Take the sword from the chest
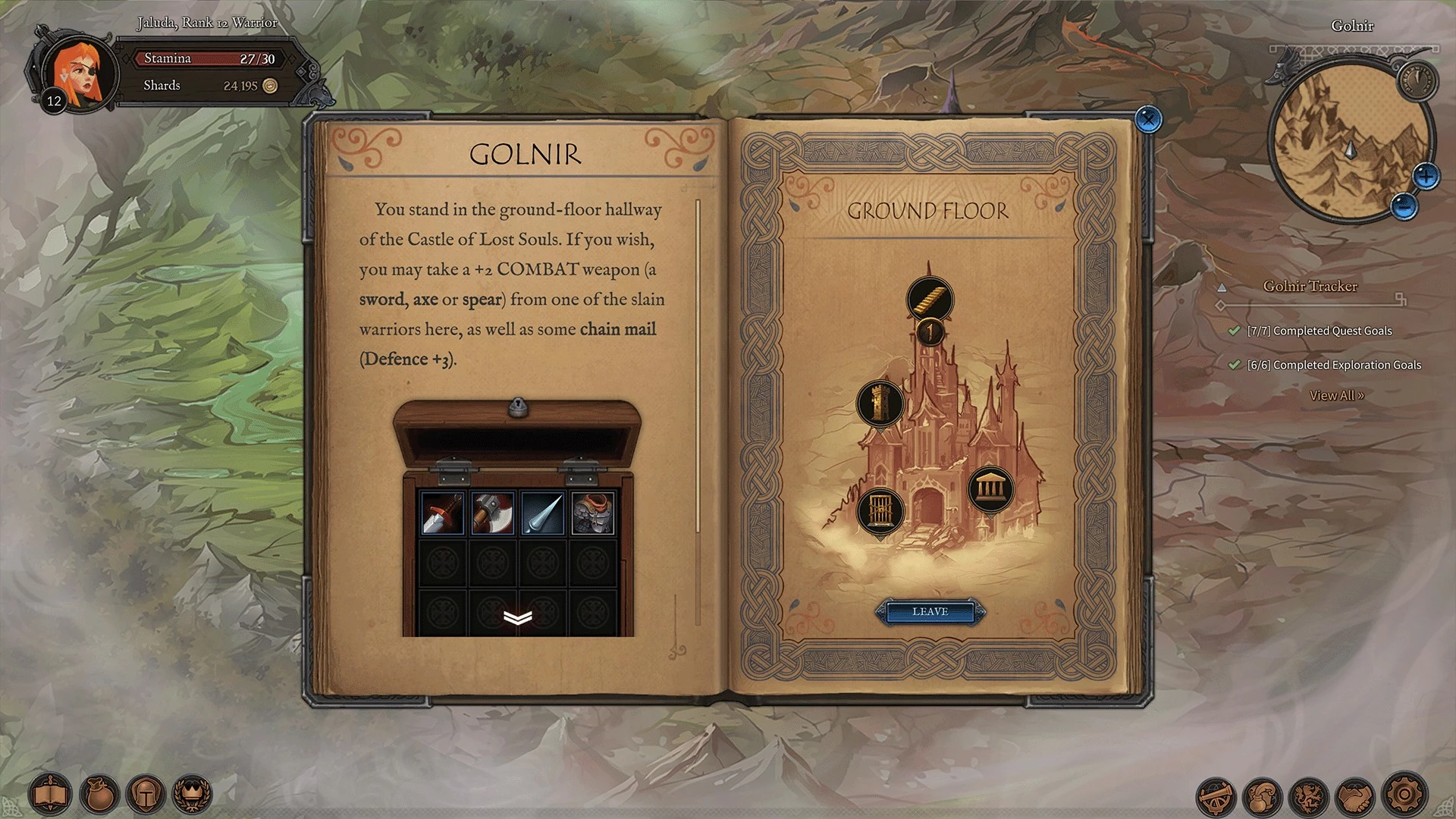Image resolution: width=1456 pixels, height=819 pixels. point(442,513)
